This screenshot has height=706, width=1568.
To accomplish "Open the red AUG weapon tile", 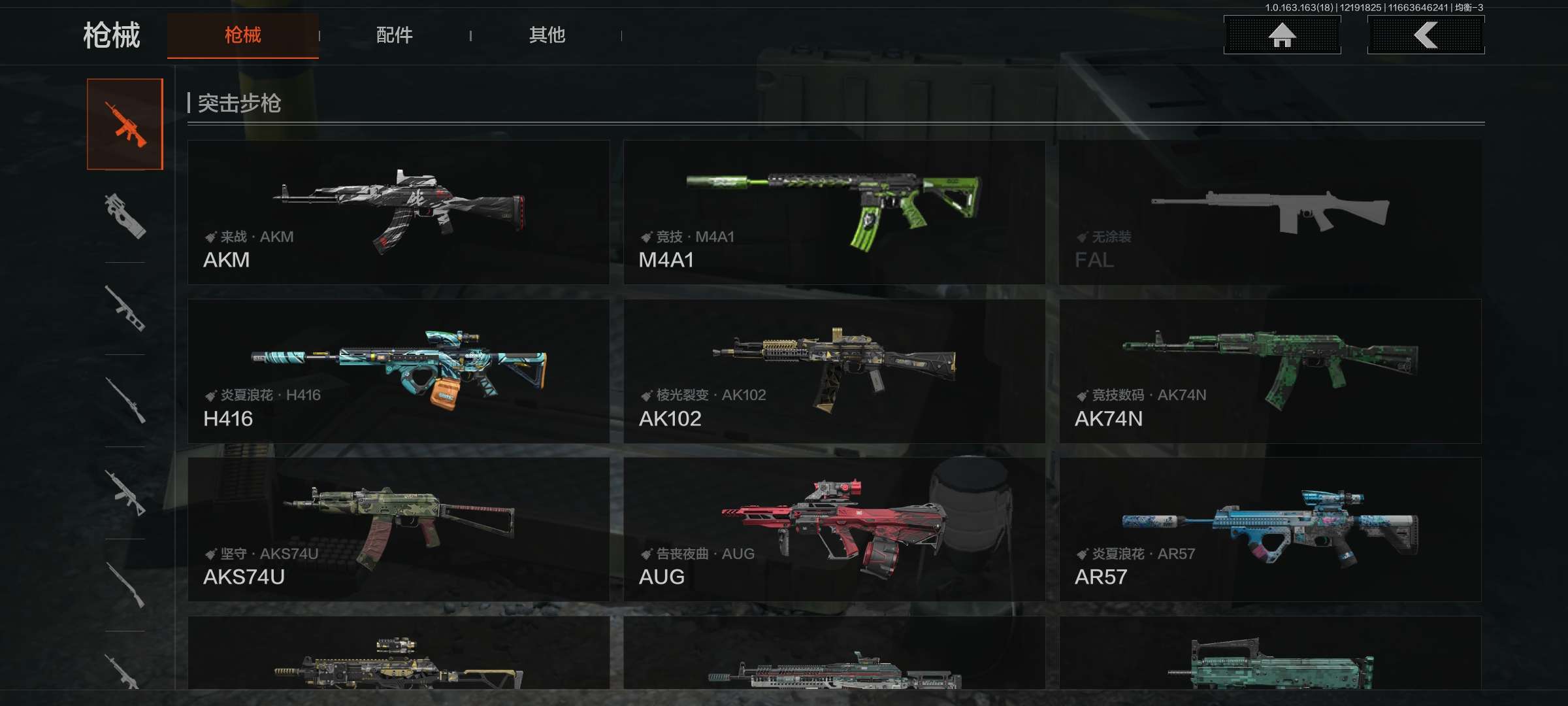I will pos(834,529).
